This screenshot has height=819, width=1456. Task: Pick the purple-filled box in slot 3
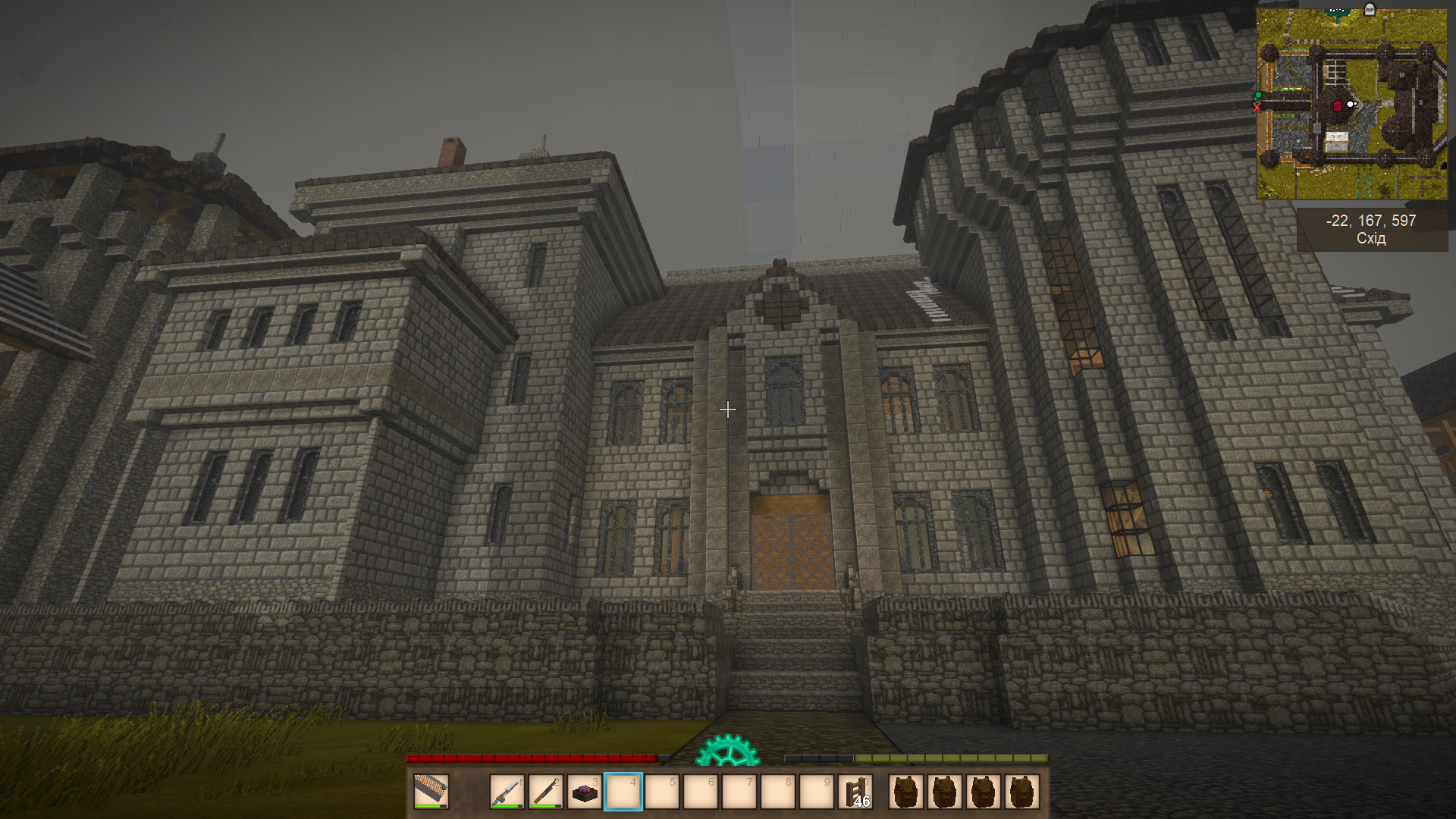[585, 792]
